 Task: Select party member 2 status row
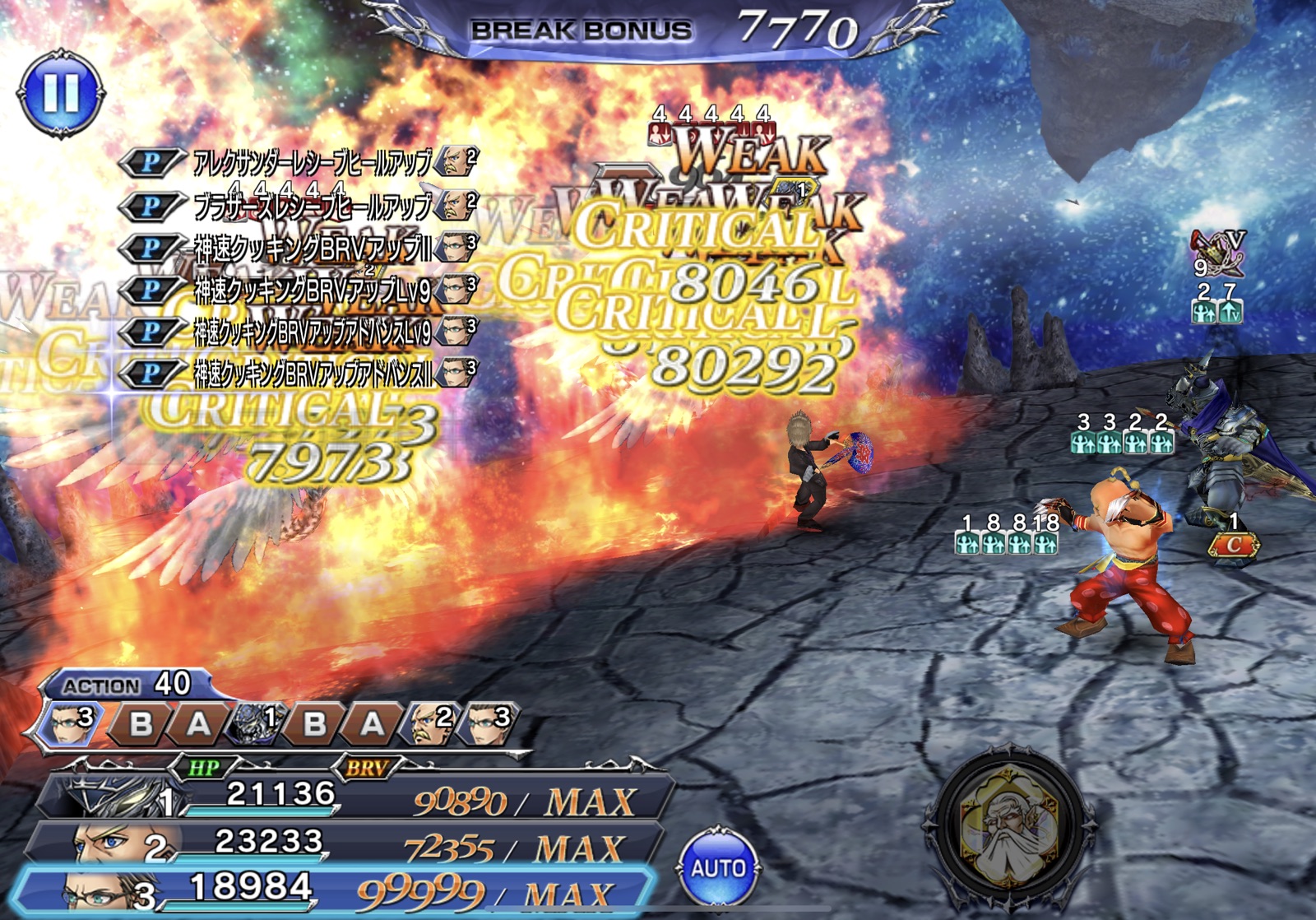pos(345,844)
